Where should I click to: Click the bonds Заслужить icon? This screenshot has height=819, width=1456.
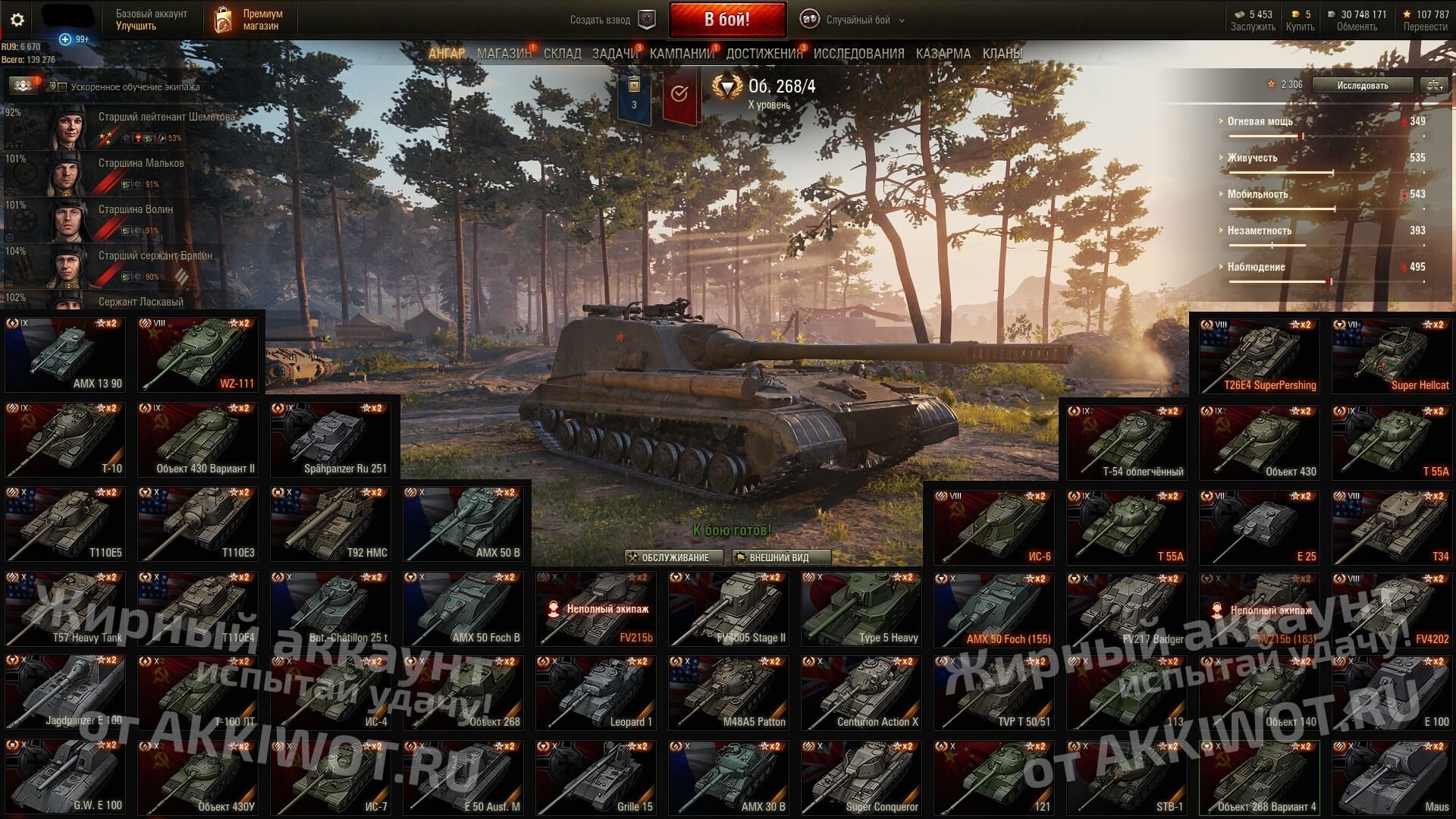(x=1240, y=14)
